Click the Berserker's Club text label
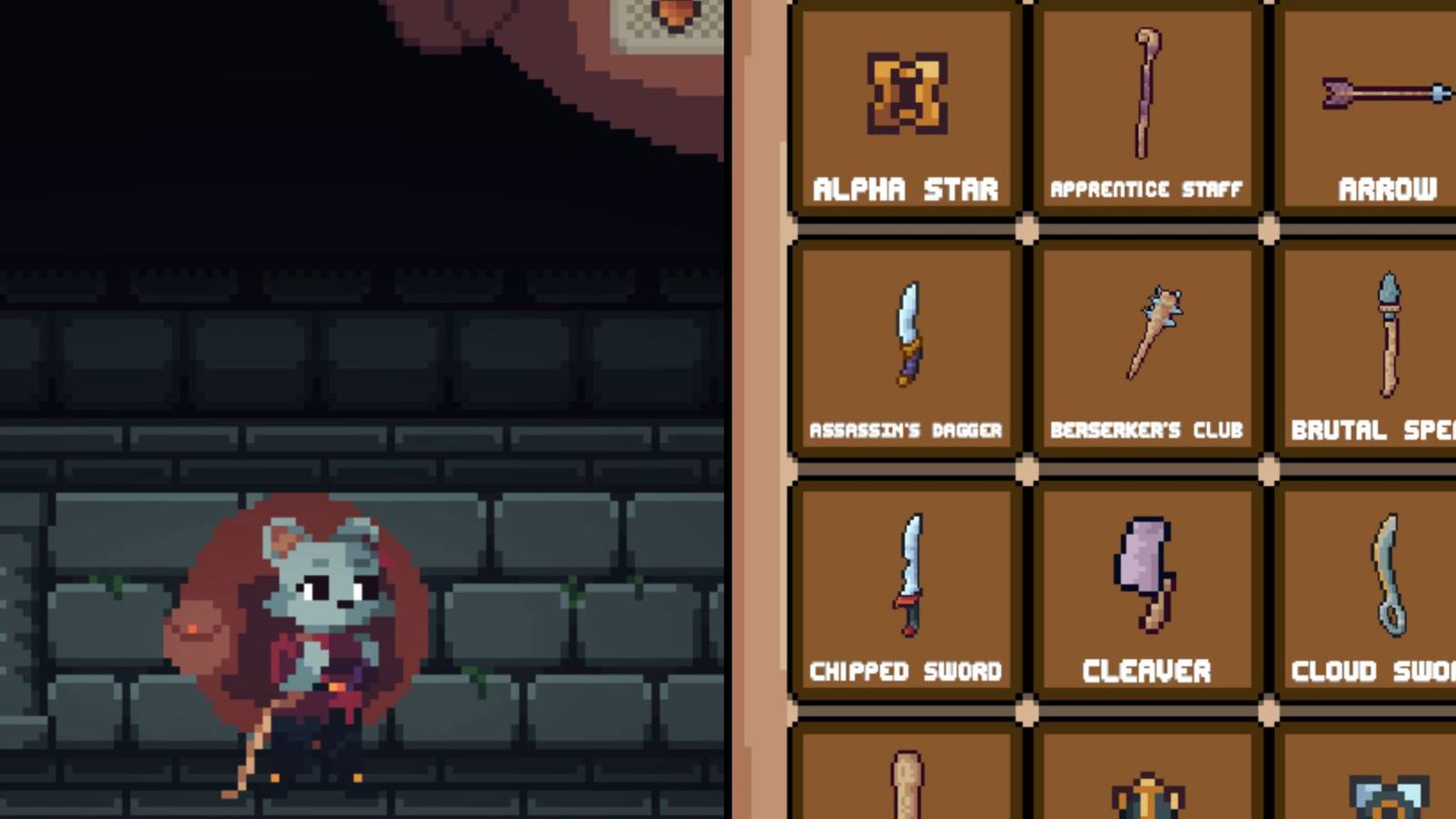 click(1147, 430)
